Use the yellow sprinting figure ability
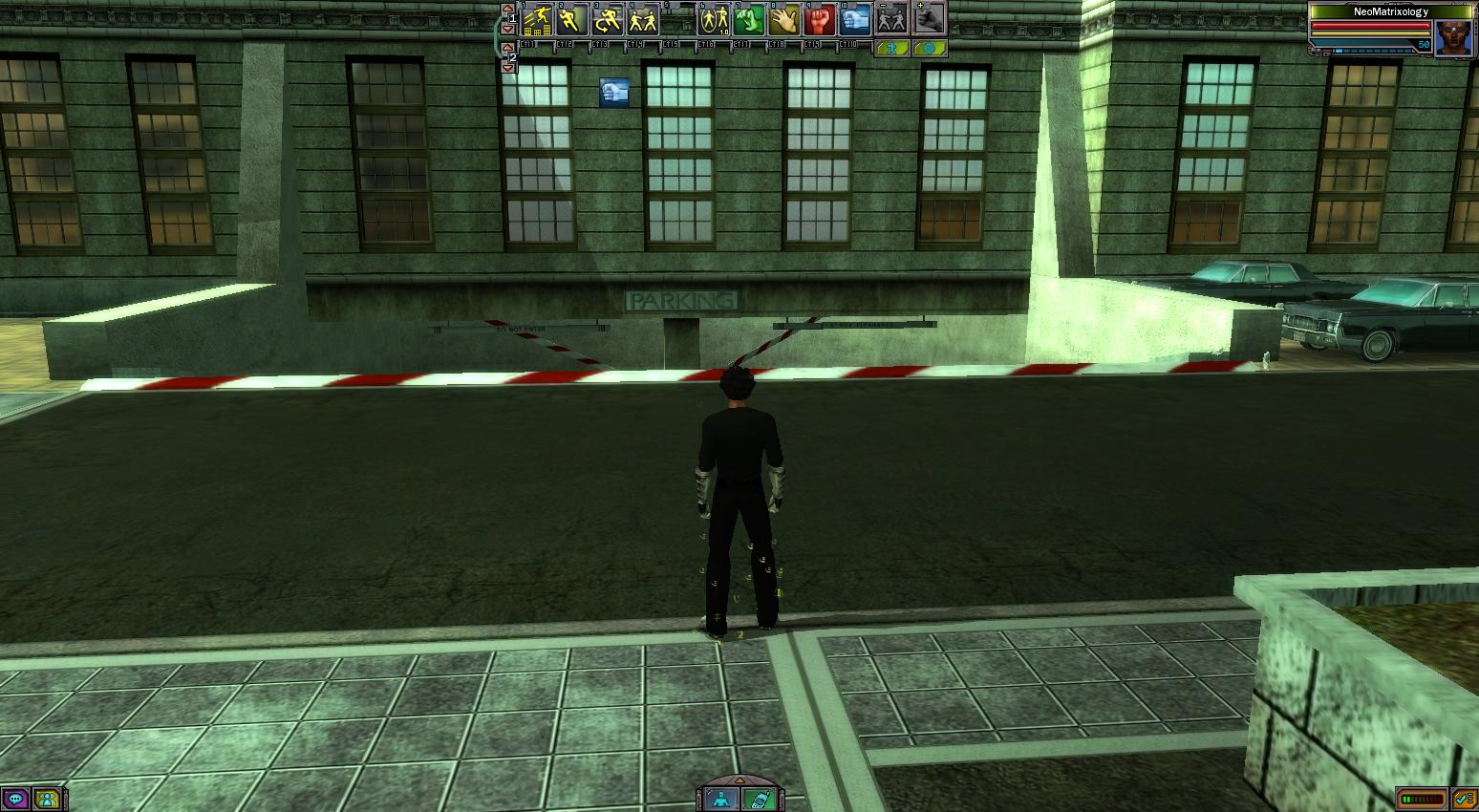Image resolution: width=1479 pixels, height=812 pixels. pyautogui.click(x=572, y=19)
